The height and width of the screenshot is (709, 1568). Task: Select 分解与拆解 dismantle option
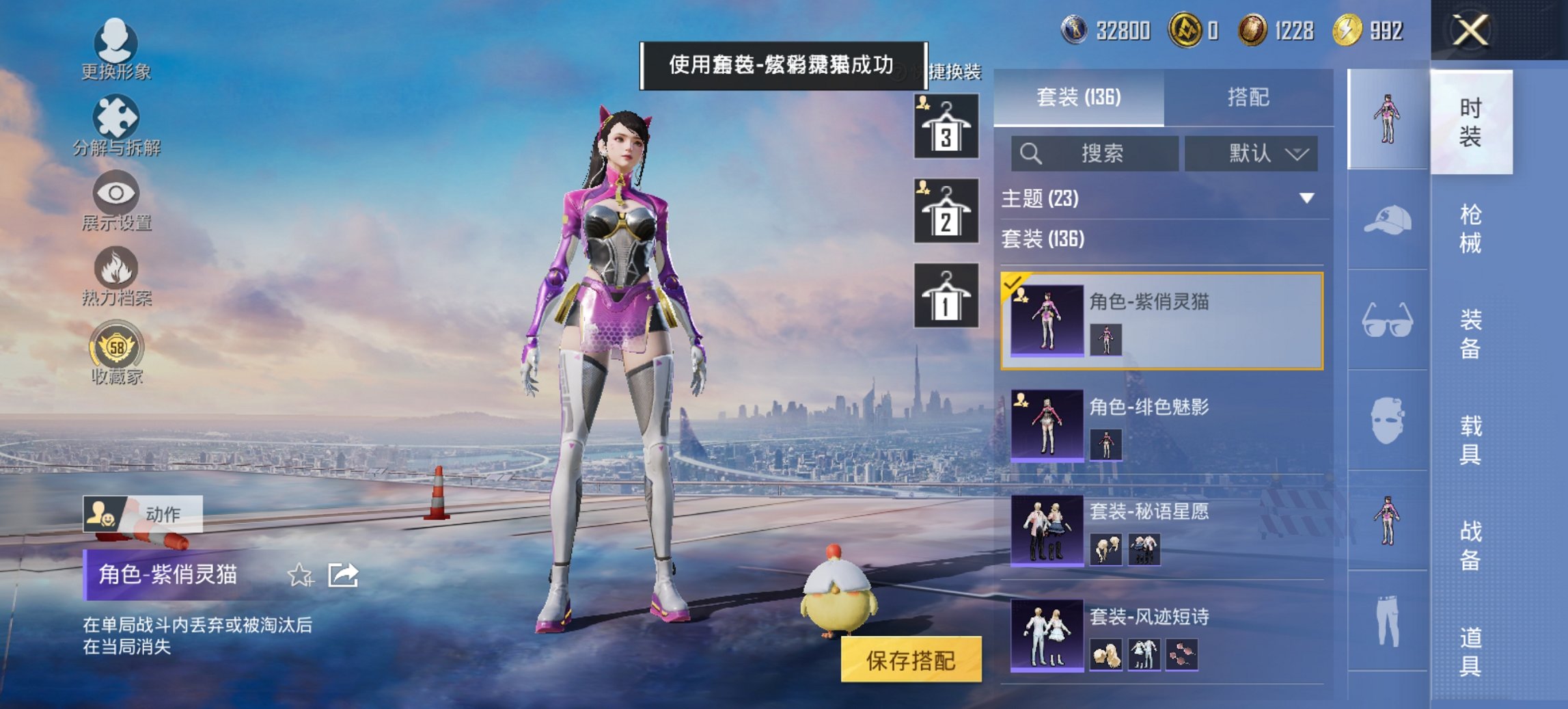tap(116, 126)
